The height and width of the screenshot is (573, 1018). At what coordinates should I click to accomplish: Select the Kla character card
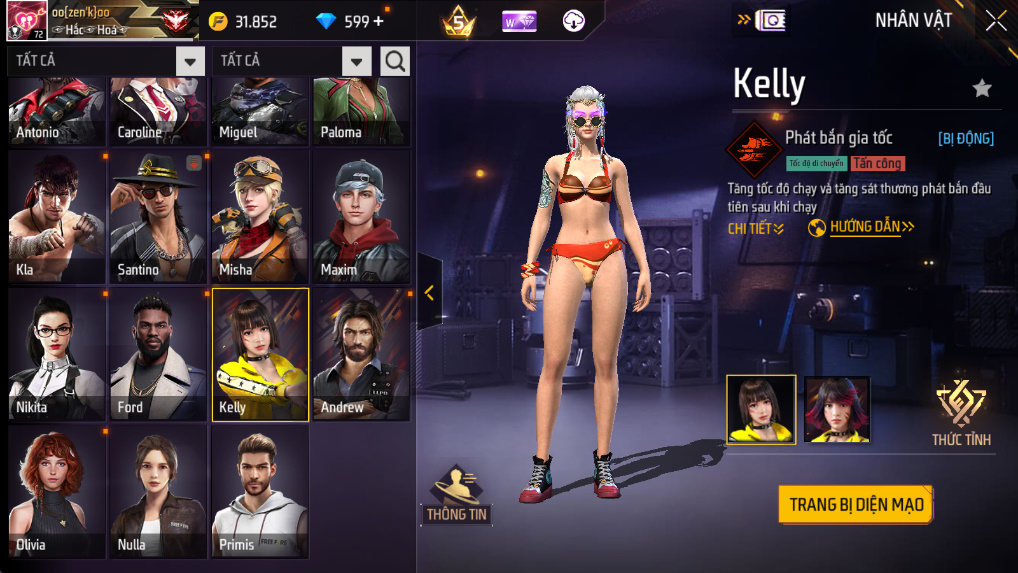tap(57, 217)
